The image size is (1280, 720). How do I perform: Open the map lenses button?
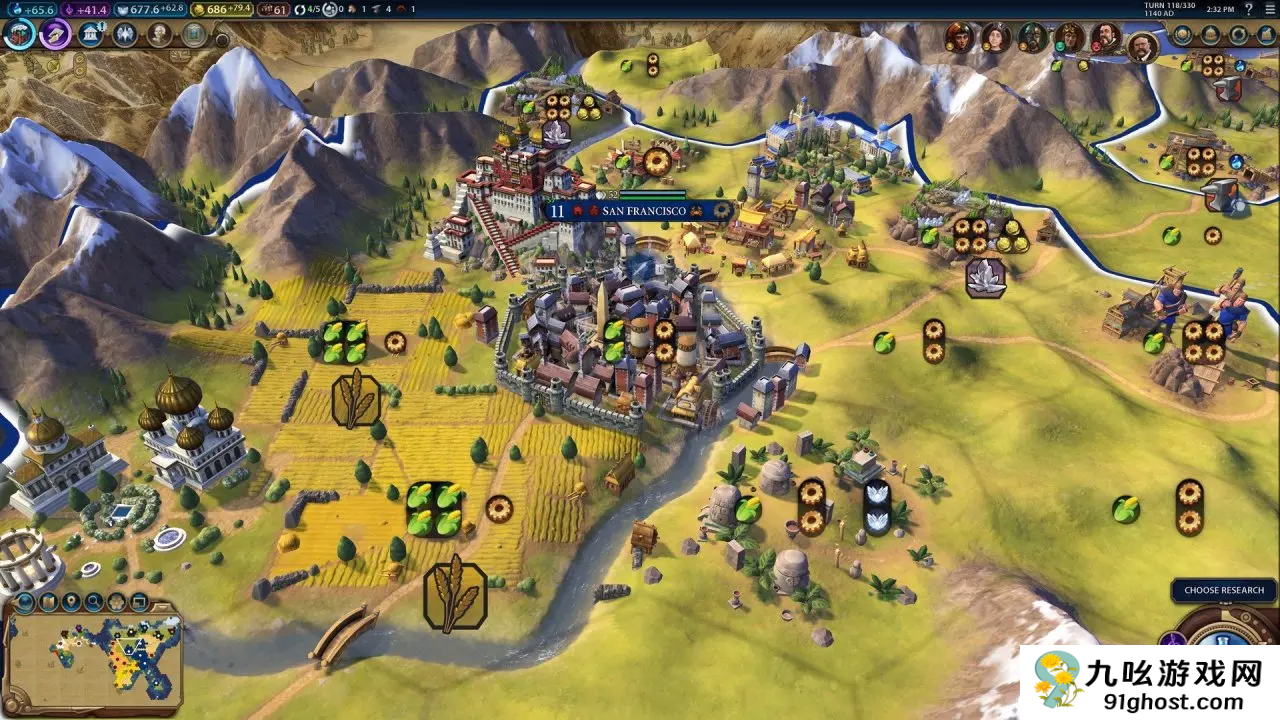tap(46, 603)
